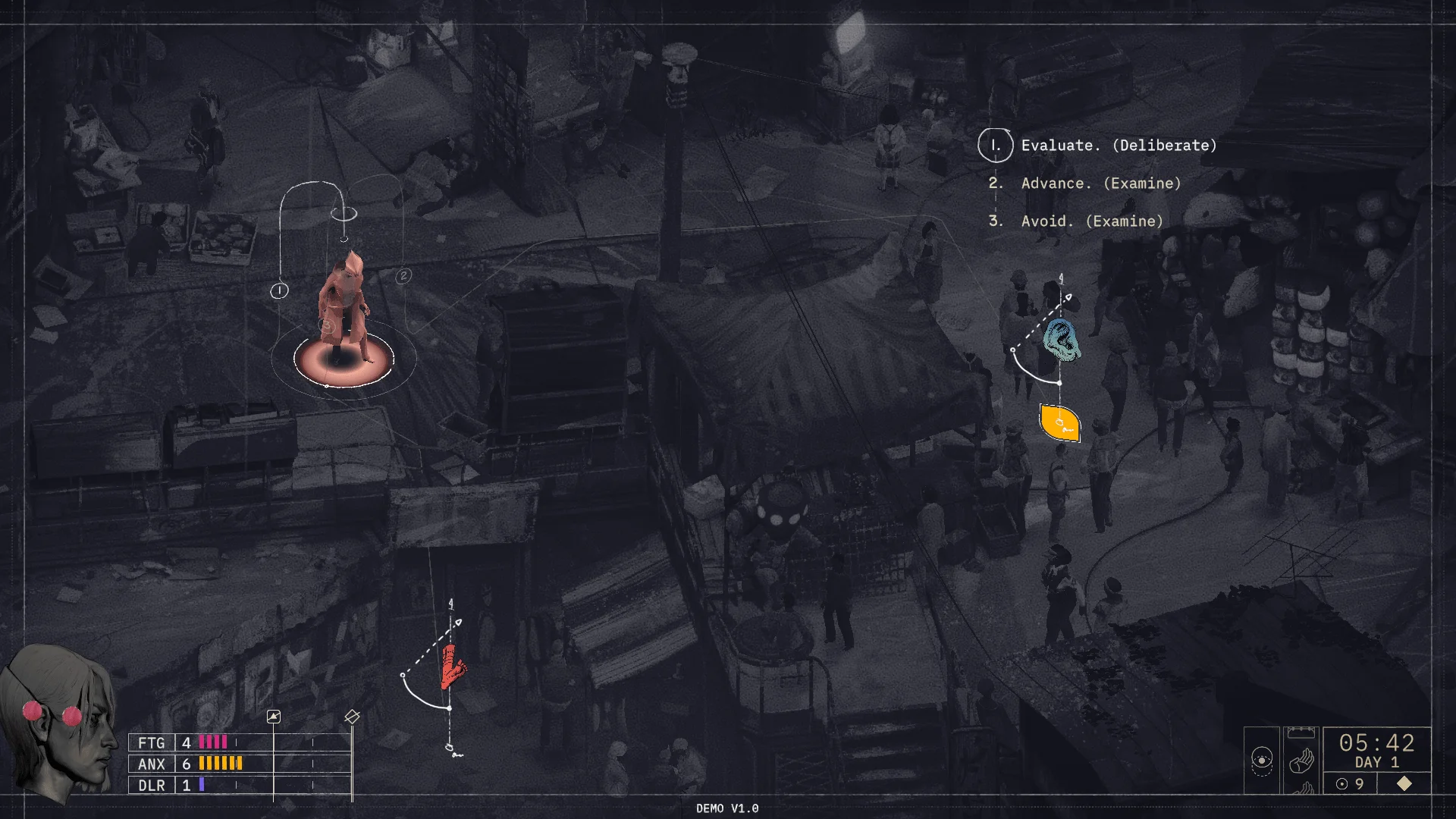Select the yellow leaf-shaped marker

1059,423
